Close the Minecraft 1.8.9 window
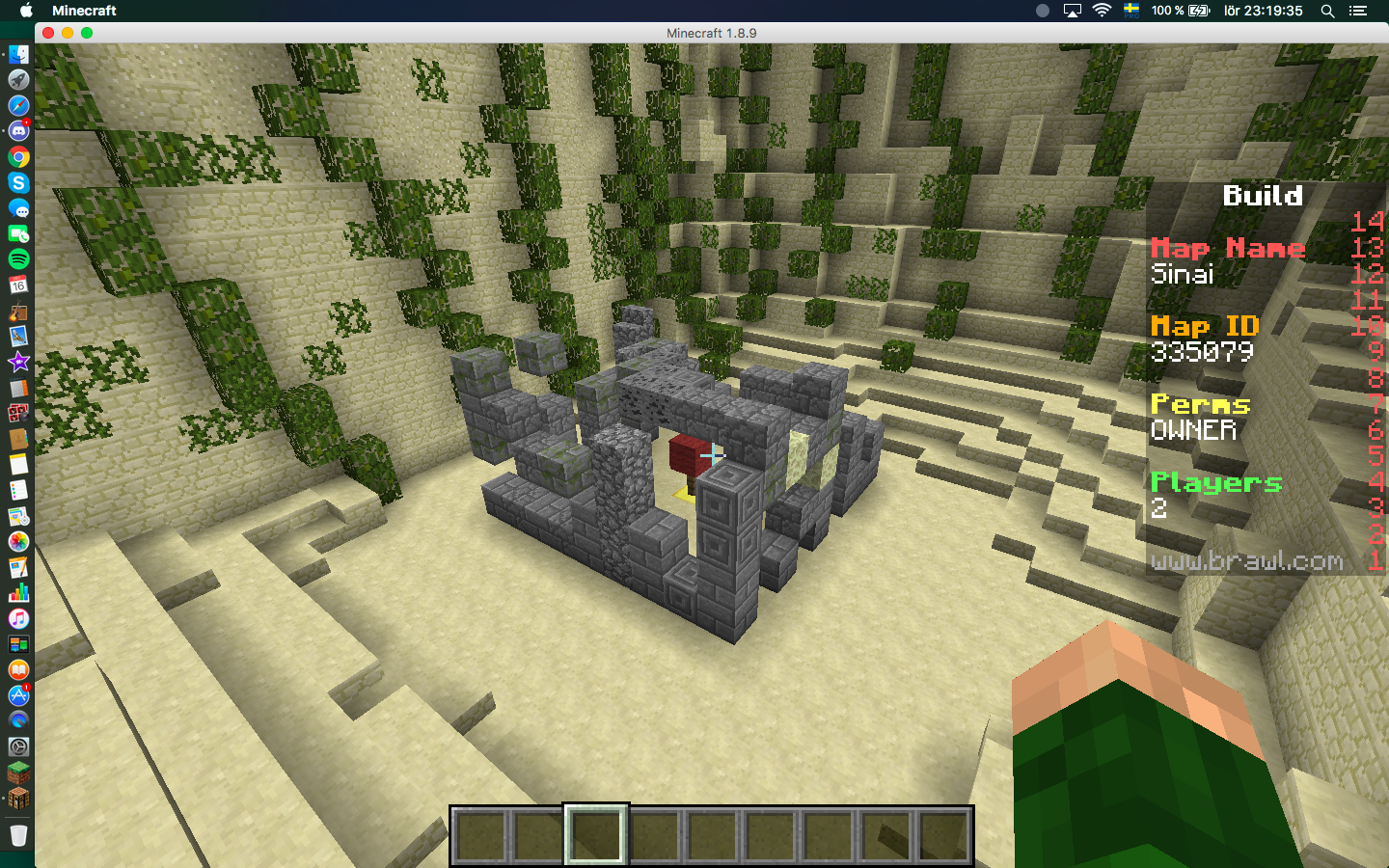The width and height of the screenshot is (1389, 868). 48,33
